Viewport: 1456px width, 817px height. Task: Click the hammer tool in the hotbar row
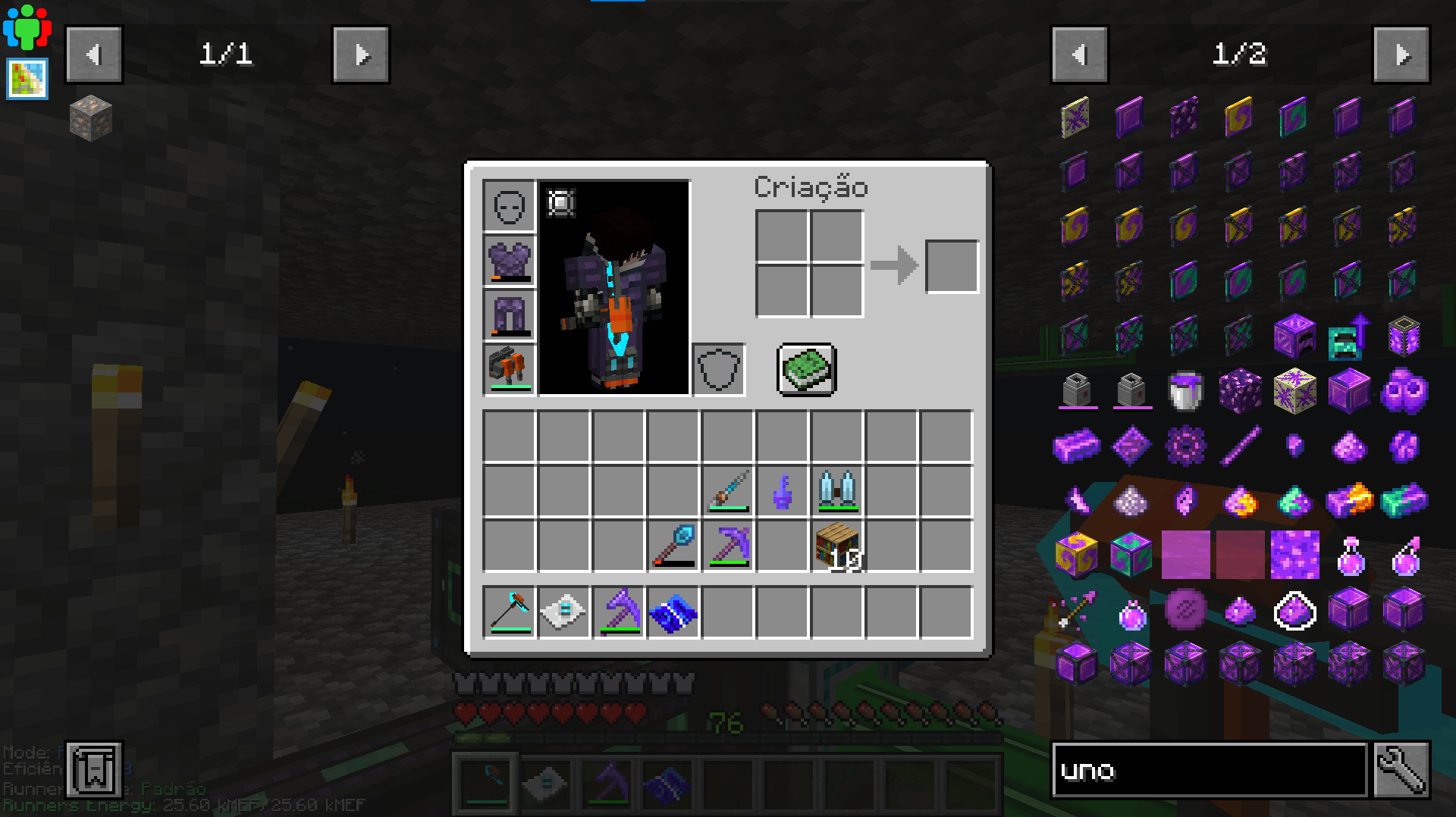[x=509, y=612]
